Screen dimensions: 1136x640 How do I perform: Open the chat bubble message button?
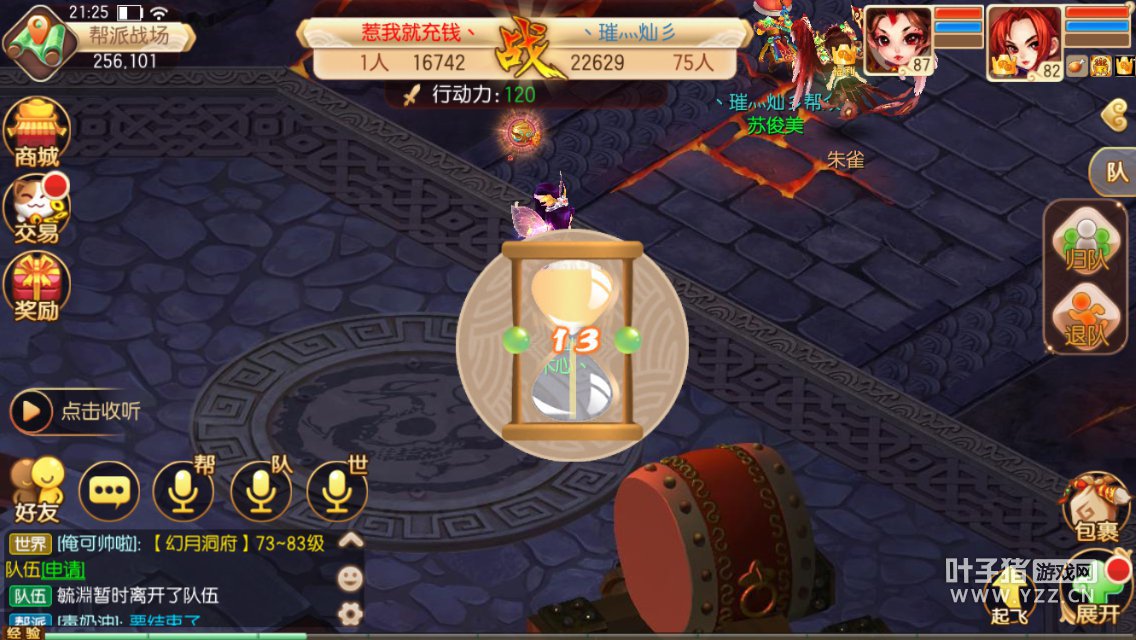click(109, 491)
